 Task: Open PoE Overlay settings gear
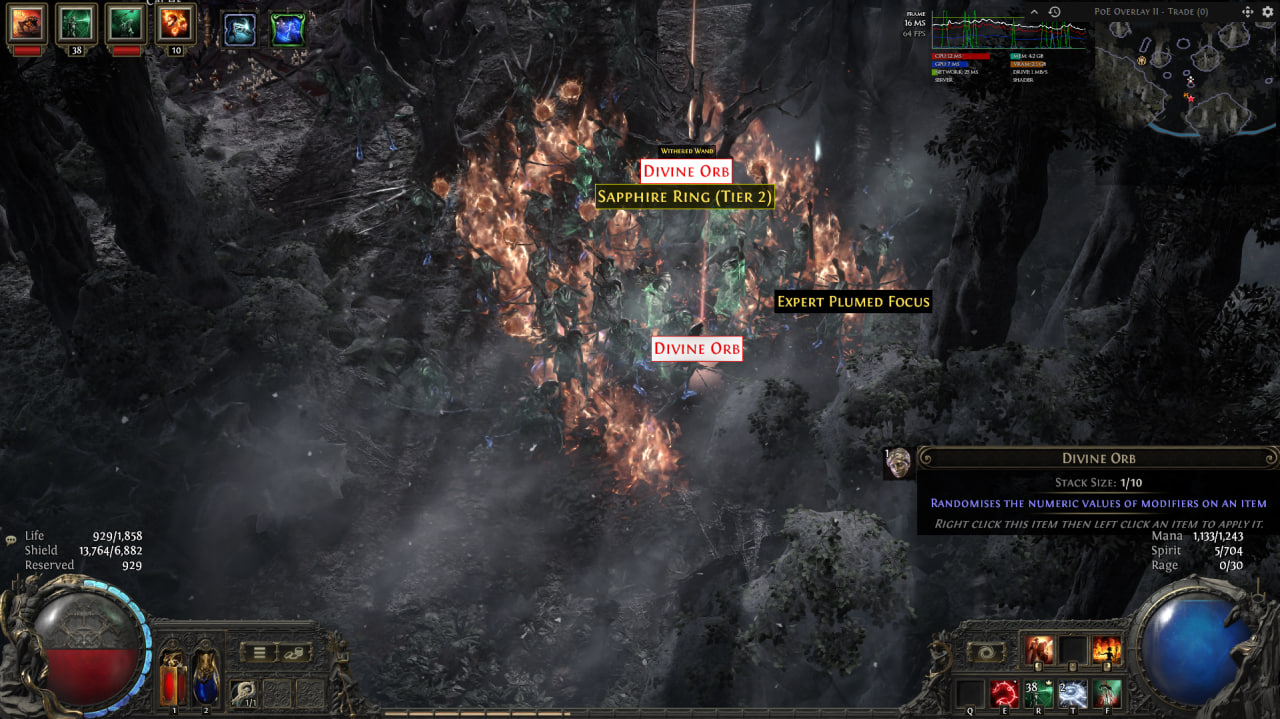1267,11
